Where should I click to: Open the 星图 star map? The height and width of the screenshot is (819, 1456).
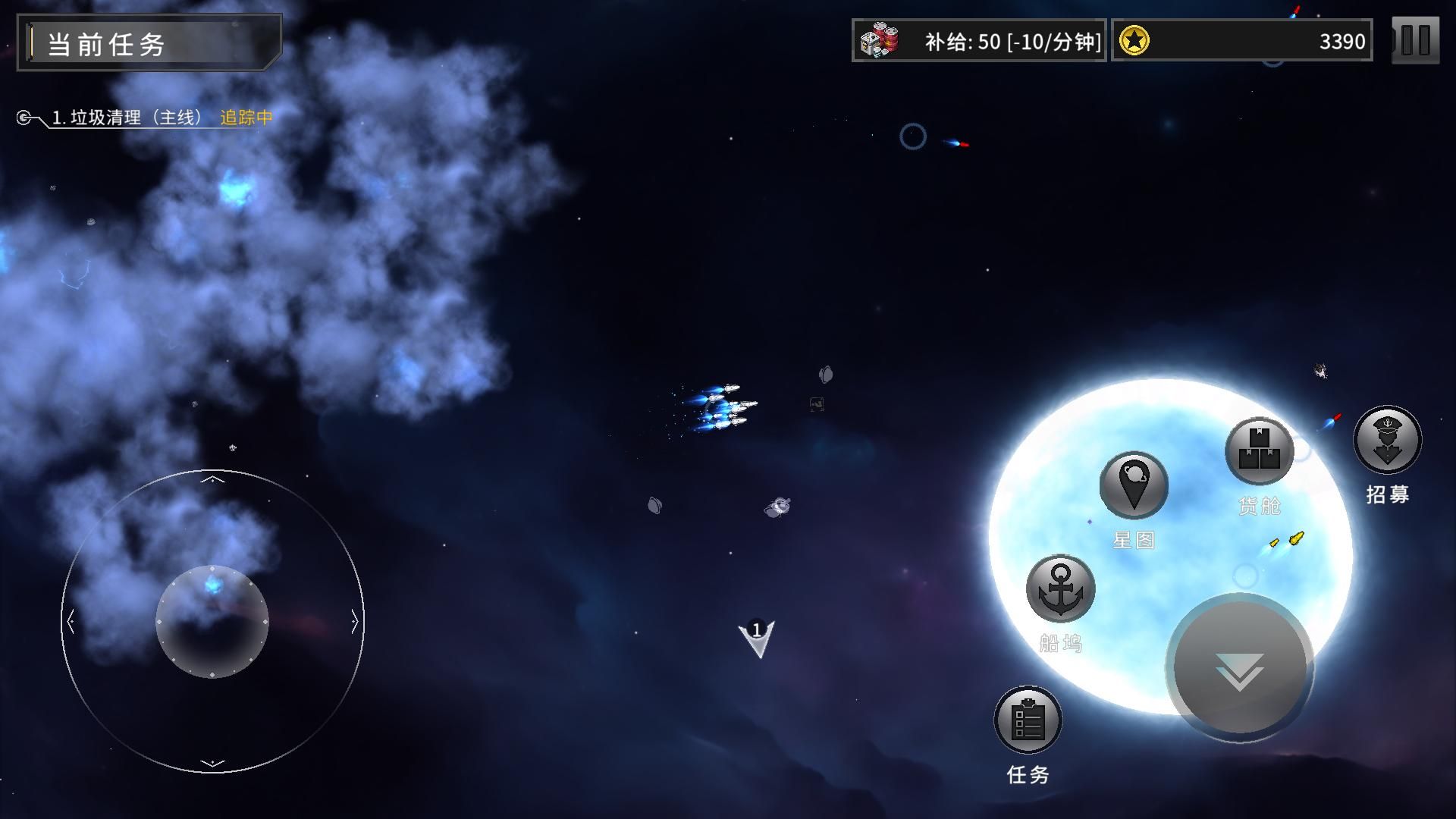click(1134, 485)
